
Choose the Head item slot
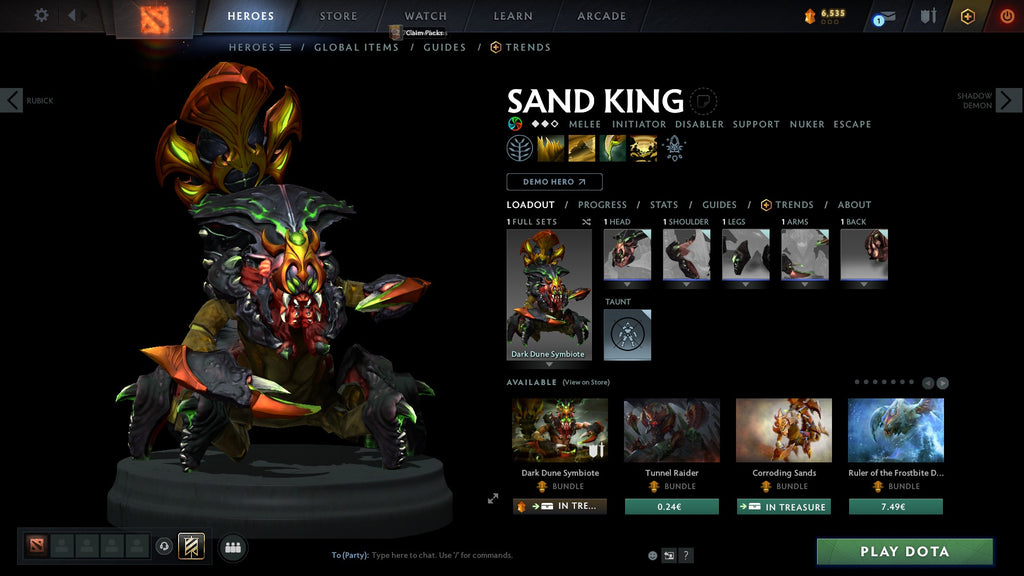[x=627, y=255]
